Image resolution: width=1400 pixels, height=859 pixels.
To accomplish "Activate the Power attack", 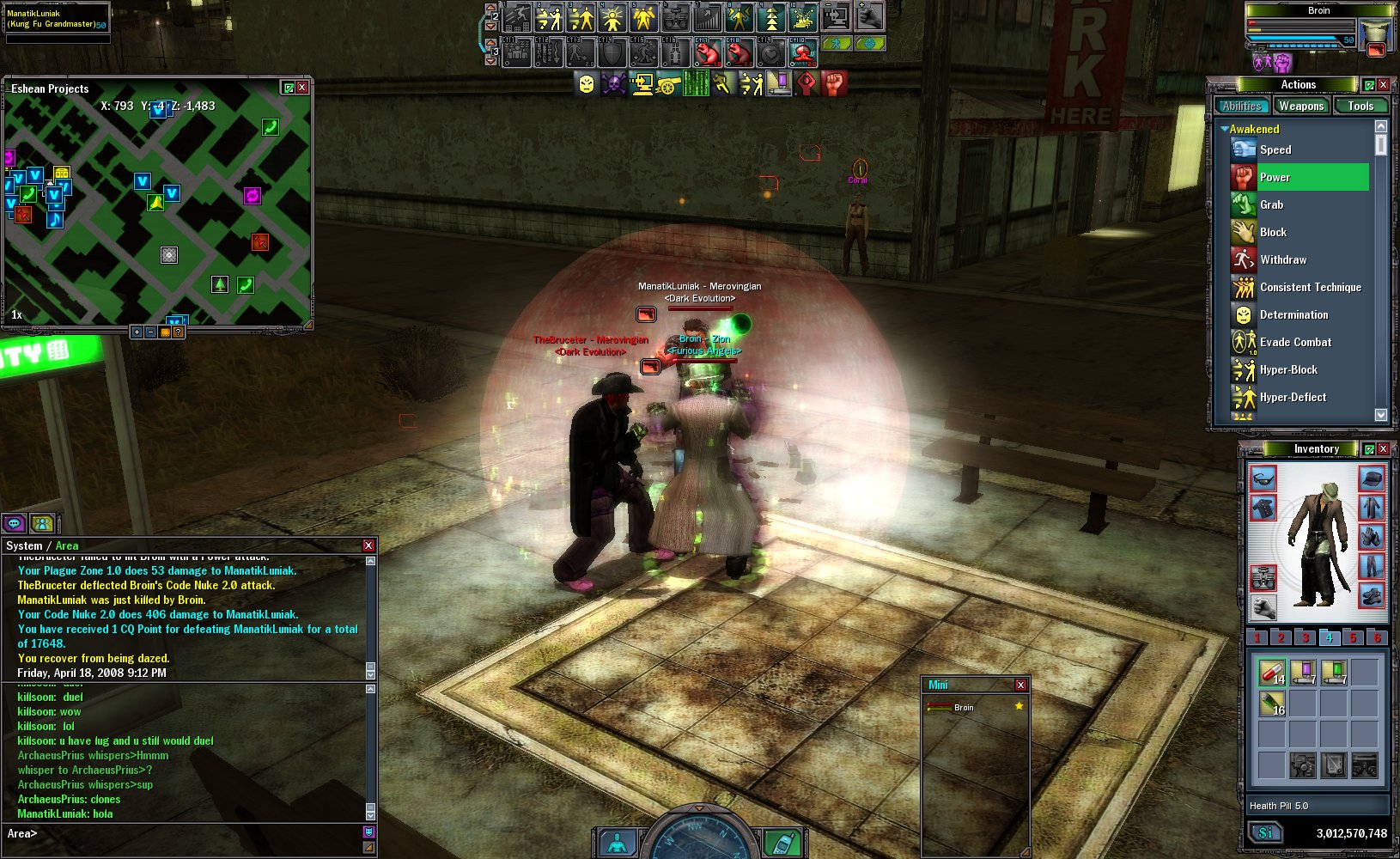I will pos(1275,178).
